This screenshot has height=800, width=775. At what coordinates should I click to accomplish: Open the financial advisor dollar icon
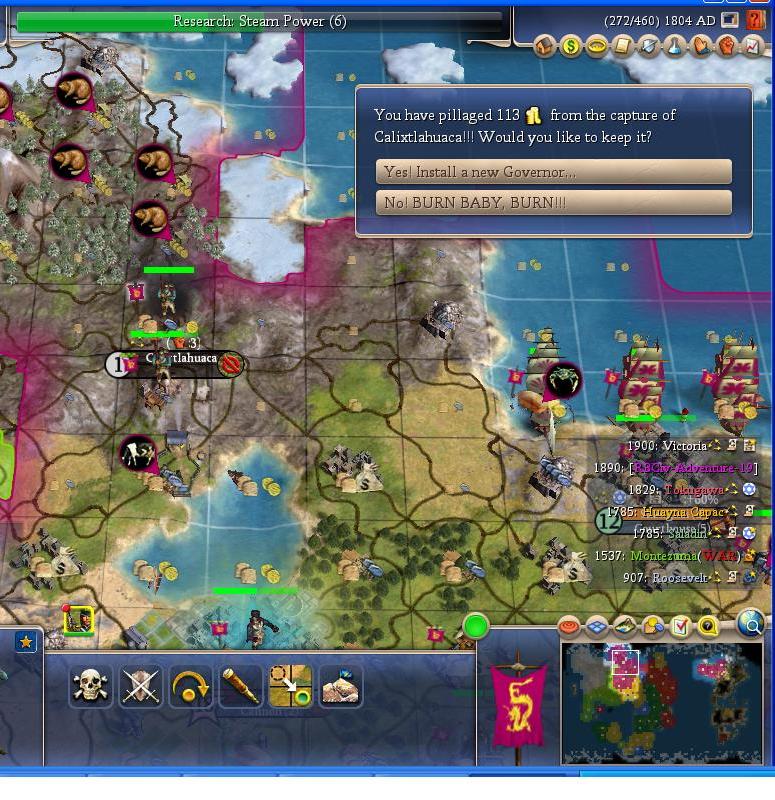pyautogui.click(x=571, y=46)
